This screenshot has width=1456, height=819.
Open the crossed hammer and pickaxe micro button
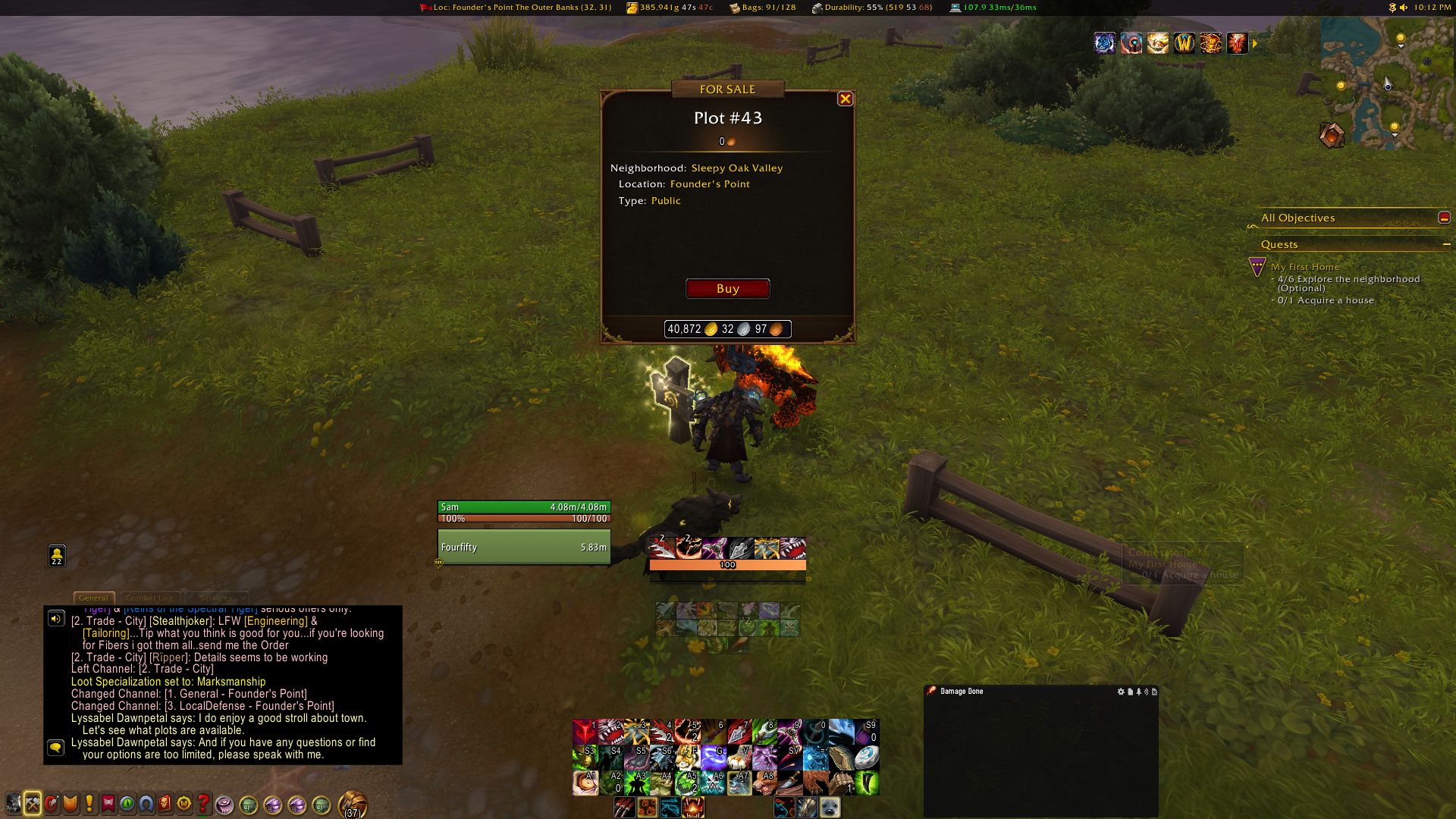click(x=32, y=804)
